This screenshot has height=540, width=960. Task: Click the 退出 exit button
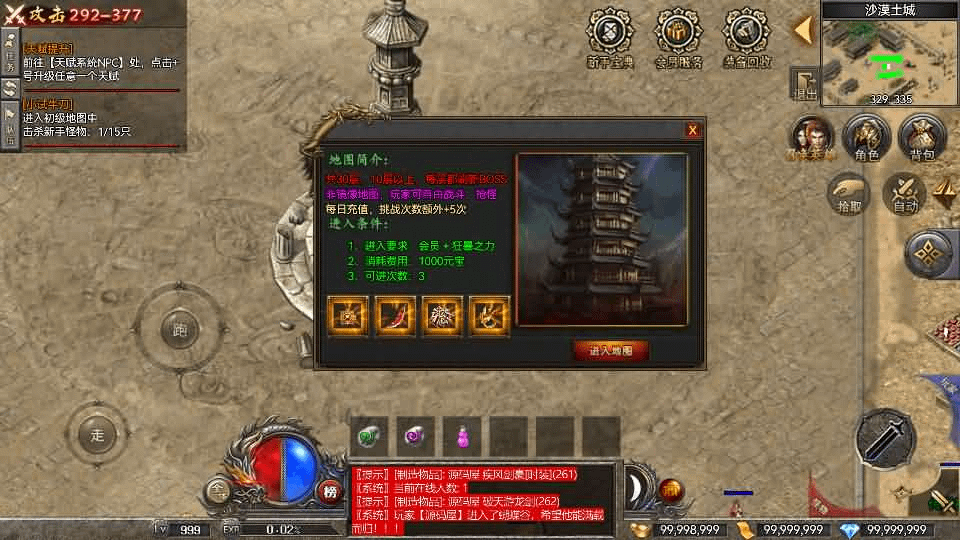pyautogui.click(x=804, y=84)
